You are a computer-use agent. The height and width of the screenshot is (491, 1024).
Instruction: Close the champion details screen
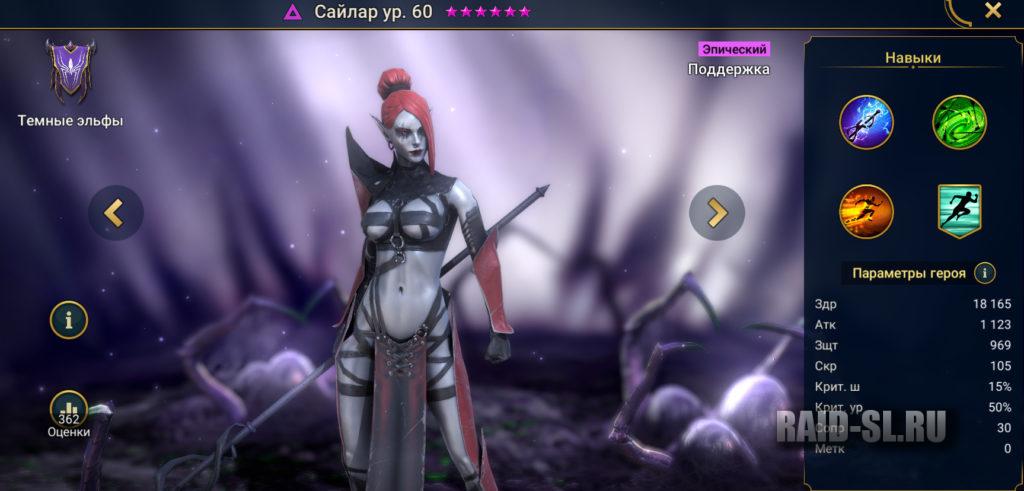coord(992,11)
